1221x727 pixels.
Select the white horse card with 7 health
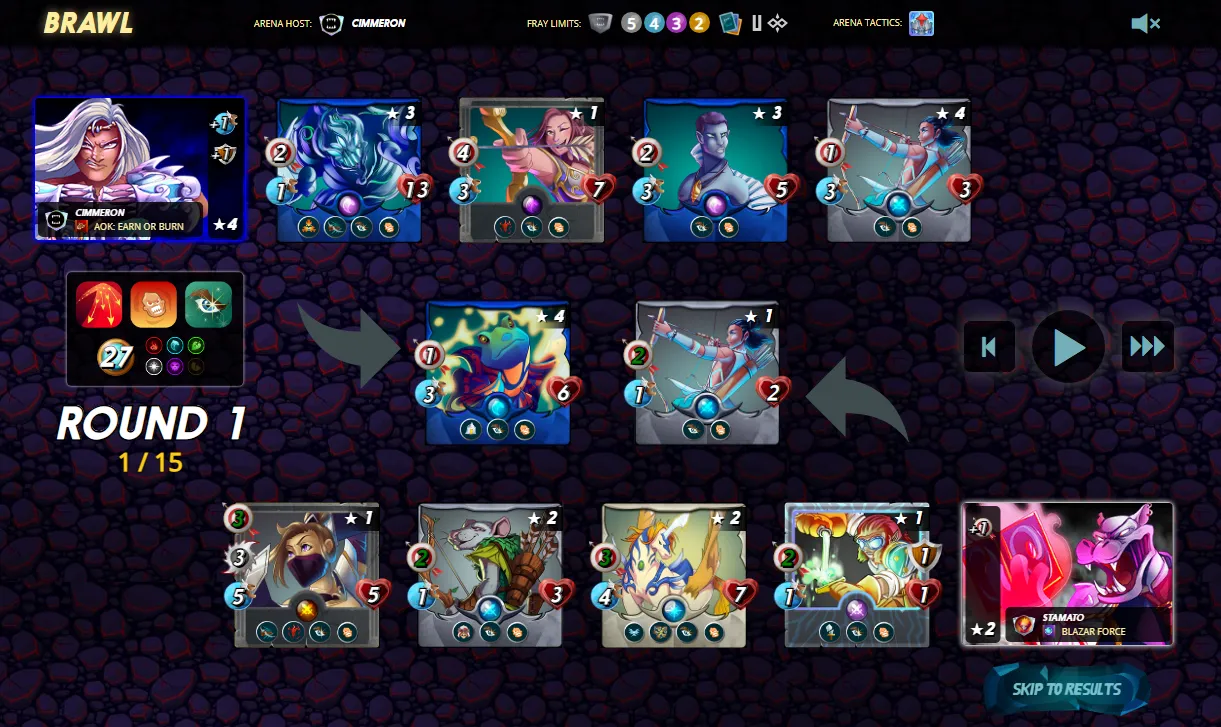coord(674,575)
